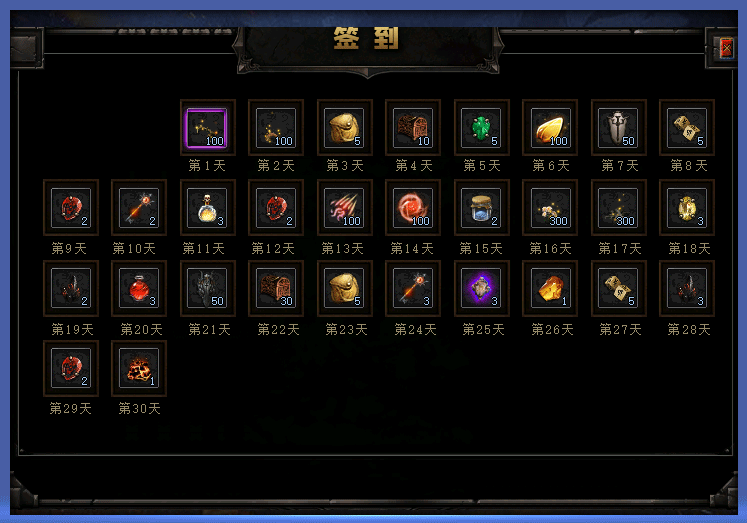This screenshot has width=747, height=523.
Task: Select the Day 10 fire staff reward
Action: (139, 208)
